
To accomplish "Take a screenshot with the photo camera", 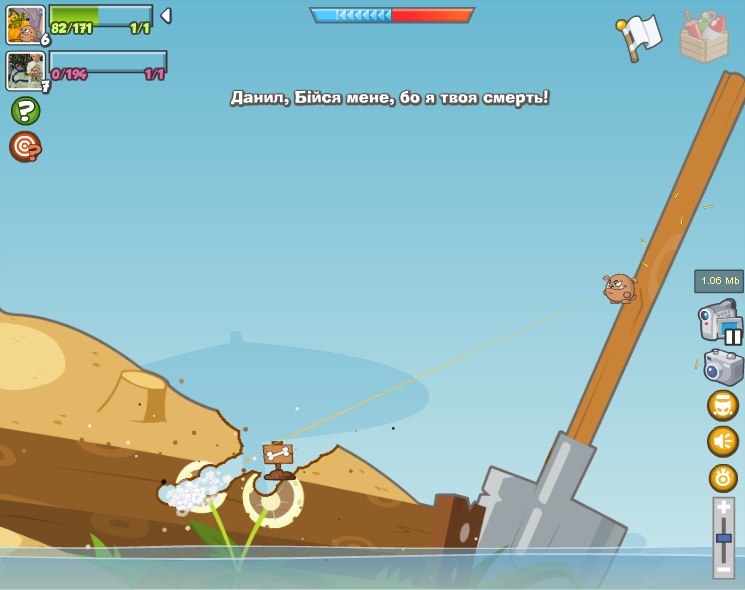I will coord(723,367).
